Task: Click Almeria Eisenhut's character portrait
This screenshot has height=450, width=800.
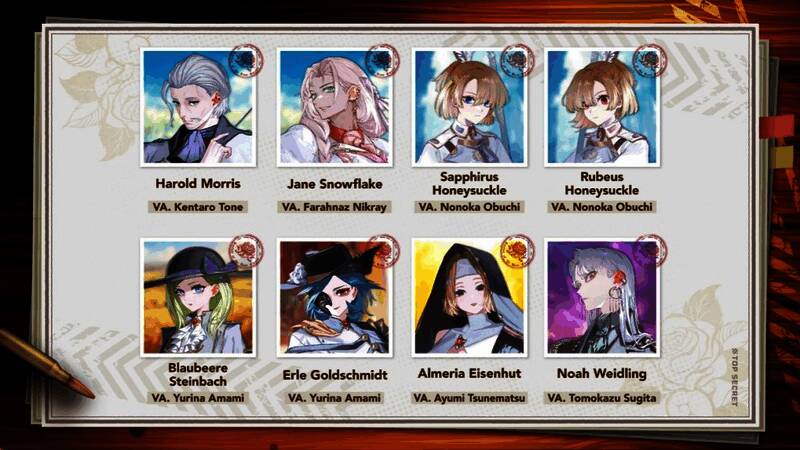Action: (x=469, y=297)
